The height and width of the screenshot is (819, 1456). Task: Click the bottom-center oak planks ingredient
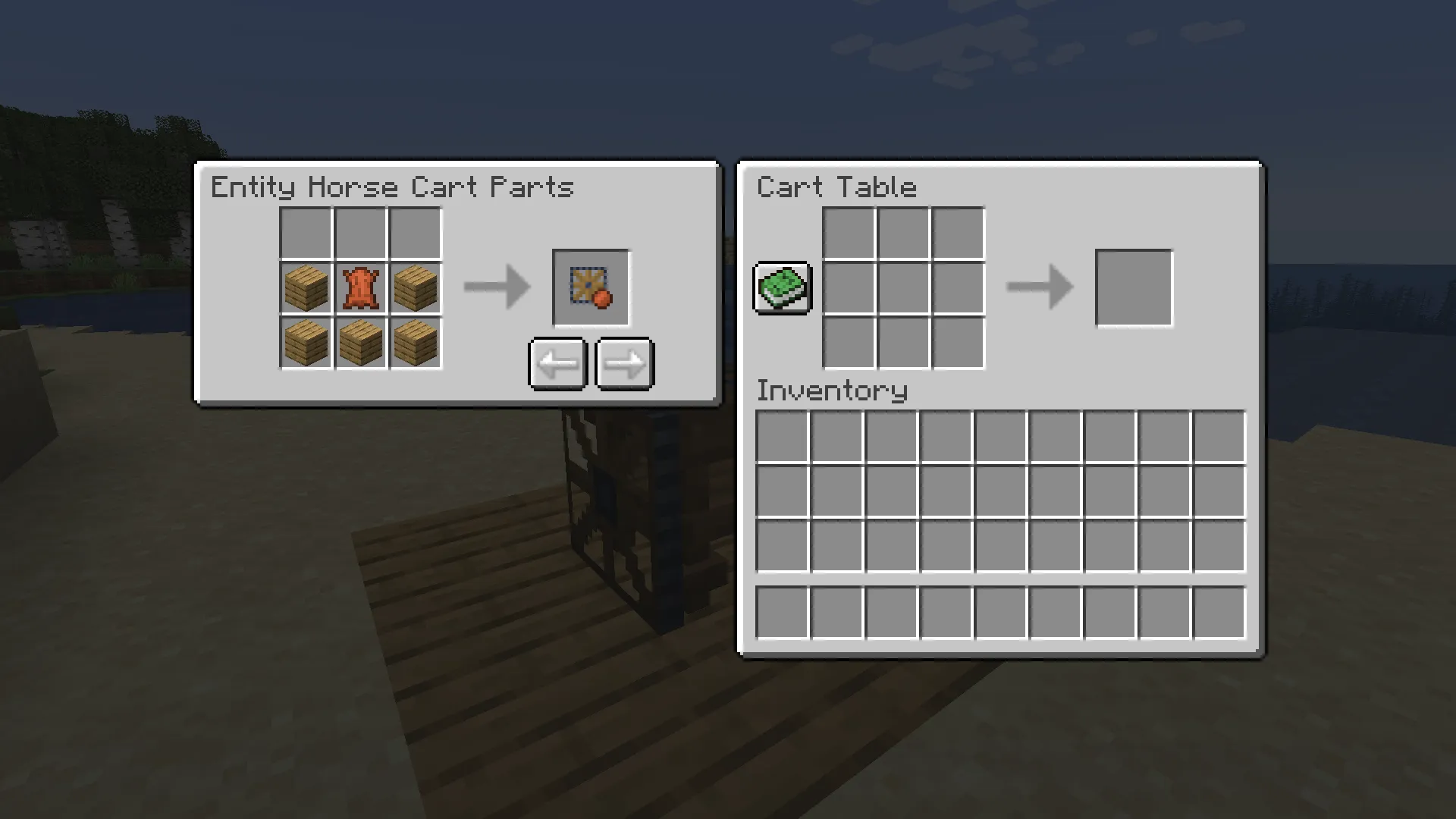coord(359,343)
